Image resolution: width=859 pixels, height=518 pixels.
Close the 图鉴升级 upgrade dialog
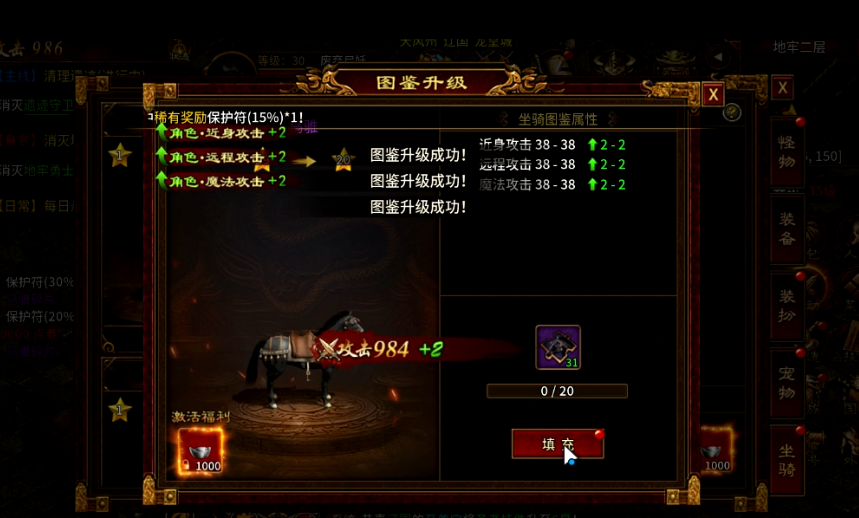point(712,95)
